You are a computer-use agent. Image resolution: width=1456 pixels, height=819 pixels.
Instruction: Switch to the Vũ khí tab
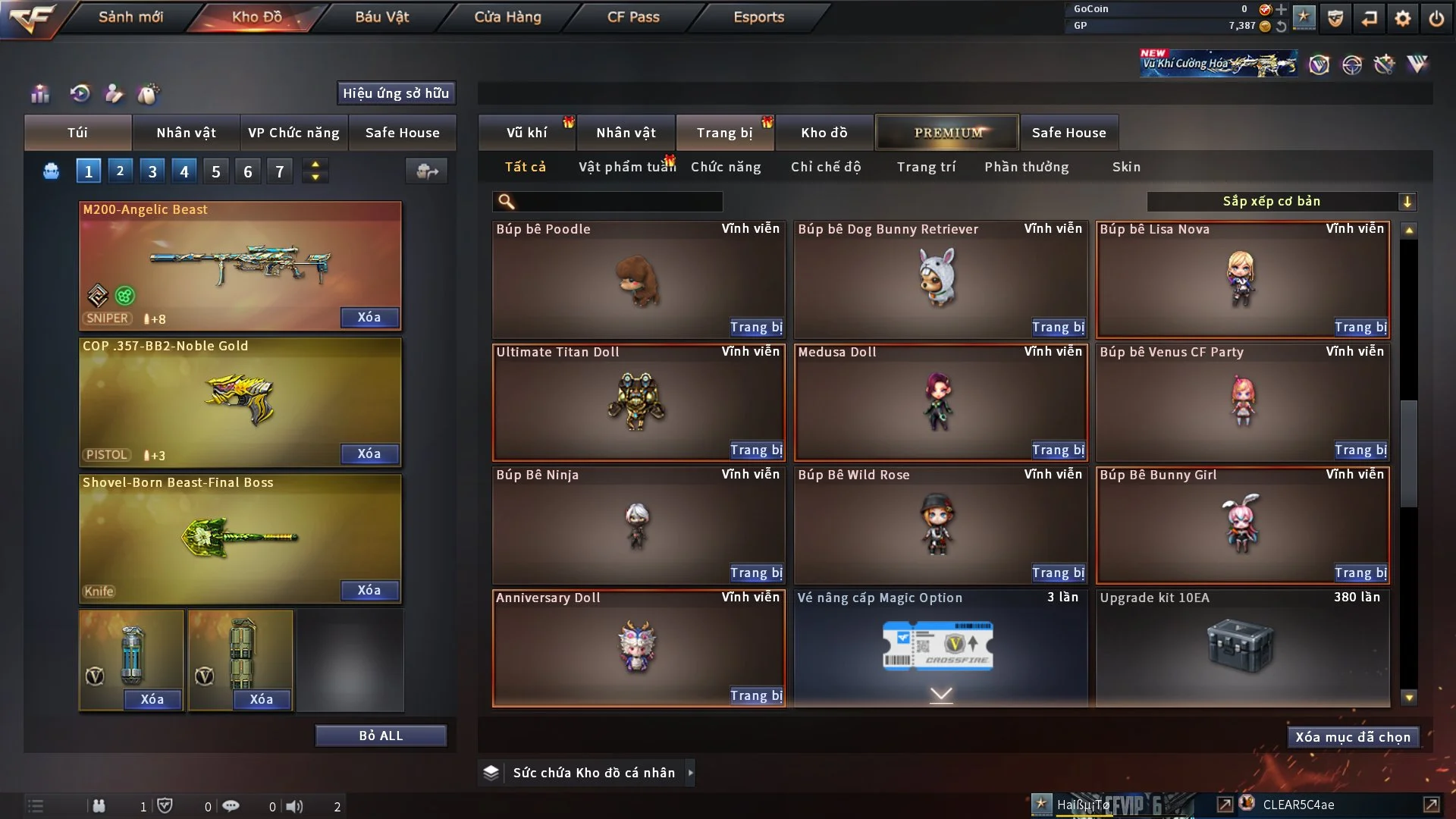tap(526, 133)
